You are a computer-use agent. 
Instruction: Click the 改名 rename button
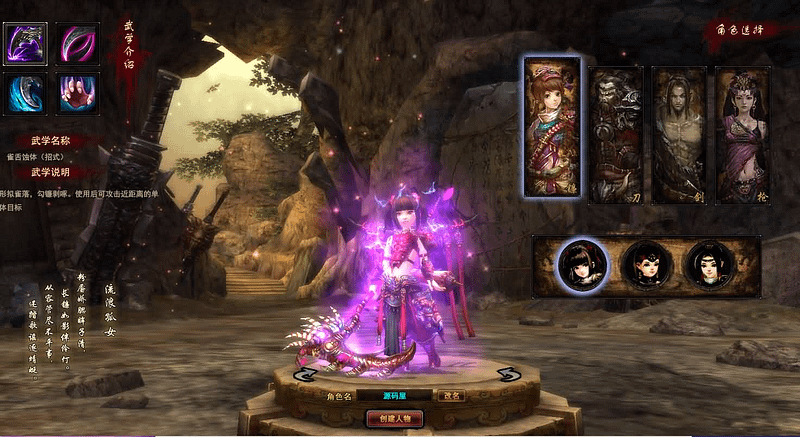pos(452,395)
